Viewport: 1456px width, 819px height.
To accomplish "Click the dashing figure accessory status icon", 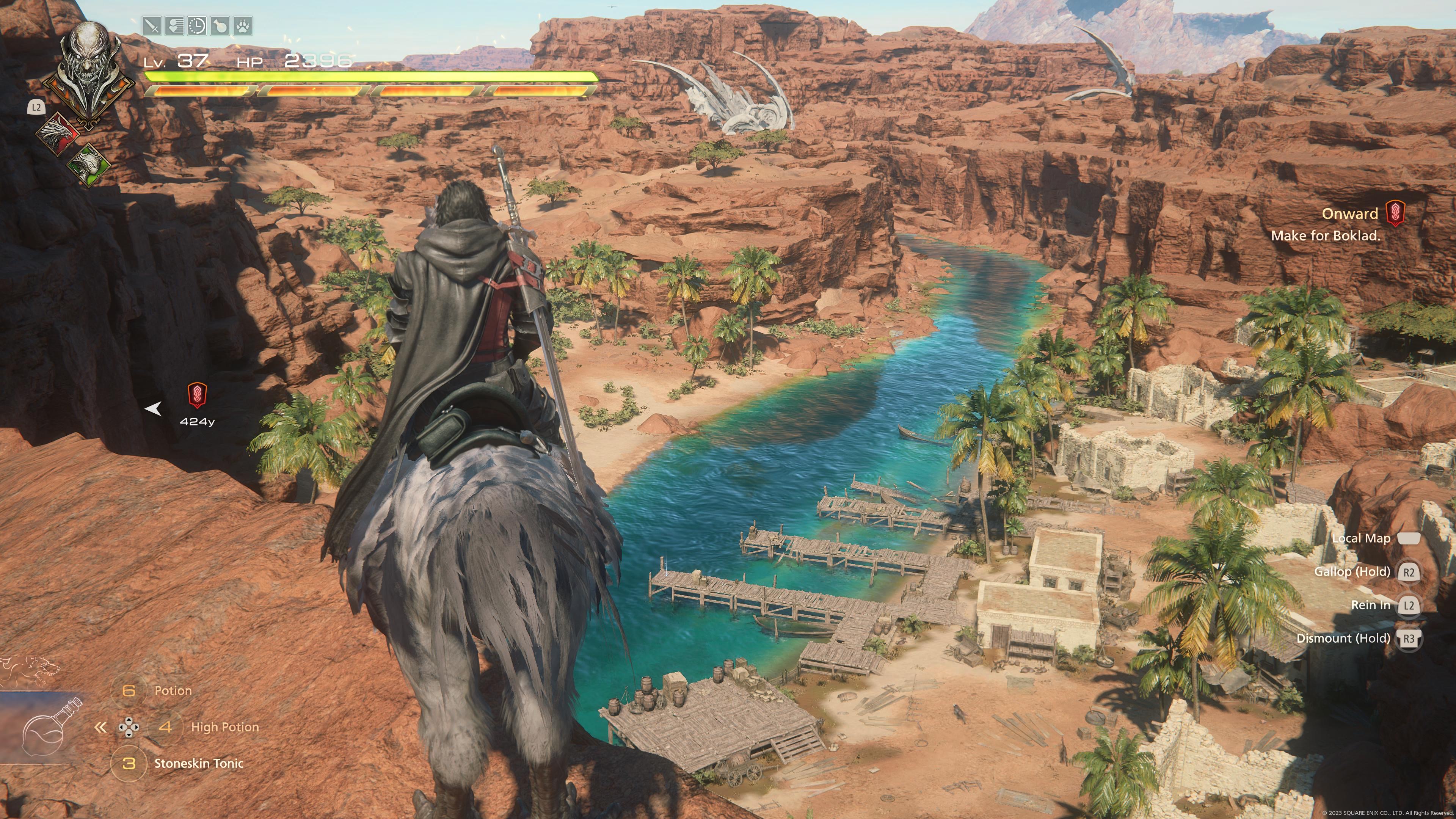I will point(174,26).
